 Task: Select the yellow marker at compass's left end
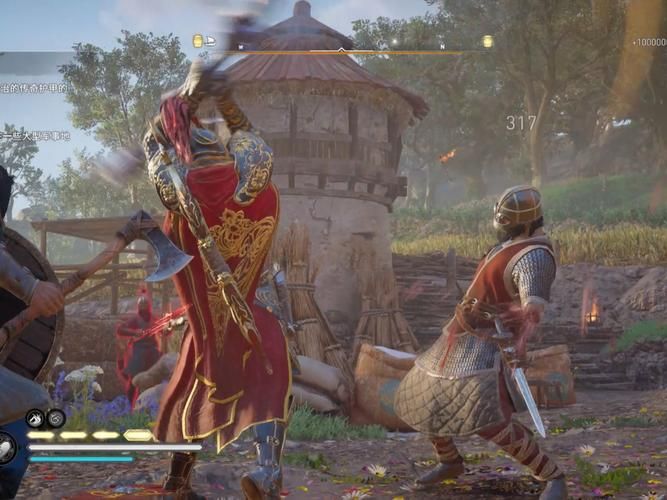(198, 41)
